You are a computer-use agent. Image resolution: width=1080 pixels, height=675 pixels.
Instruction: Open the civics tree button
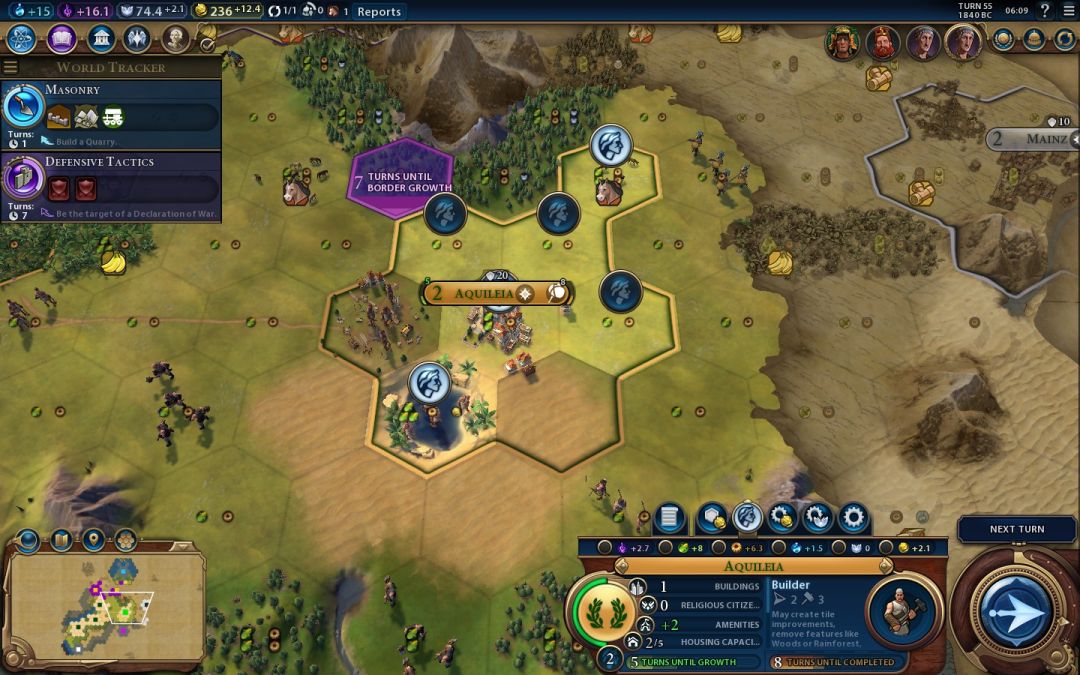tap(62, 39)
